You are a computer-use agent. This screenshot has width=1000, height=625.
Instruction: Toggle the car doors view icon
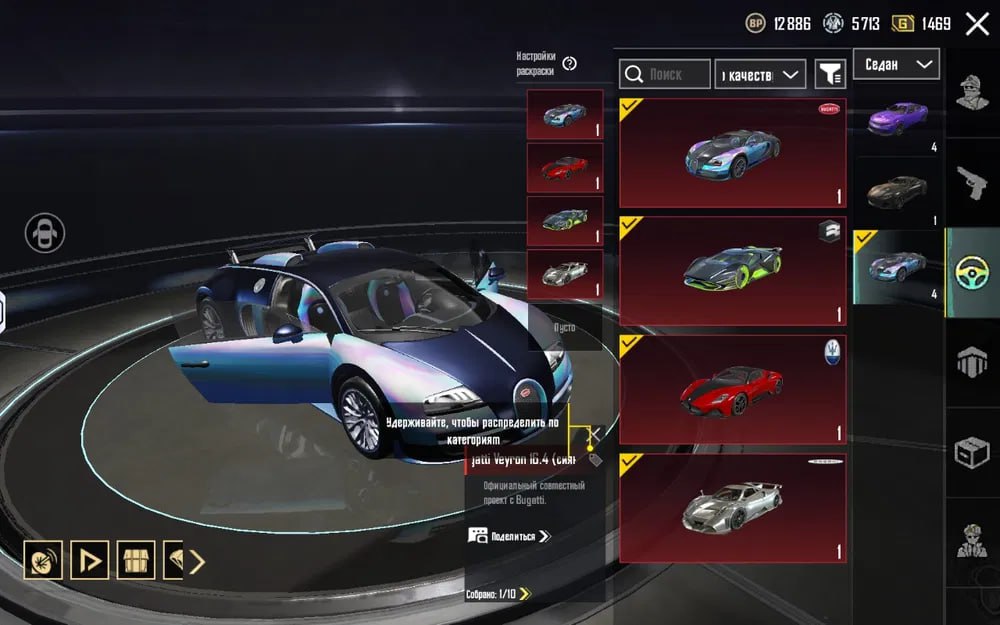pyautogui.click(x=44, y=233)
